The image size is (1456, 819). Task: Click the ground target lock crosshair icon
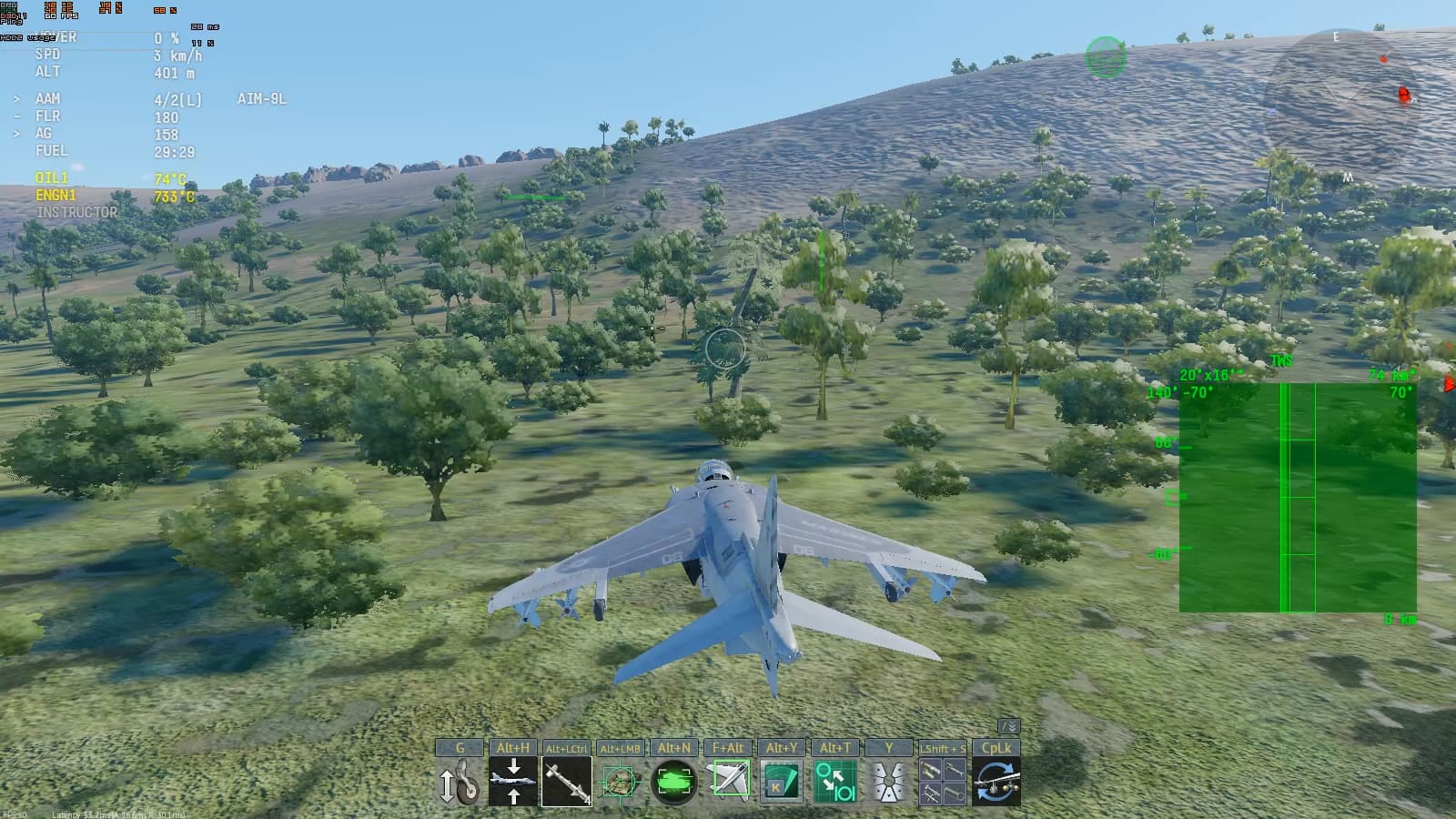click(621, 781)
